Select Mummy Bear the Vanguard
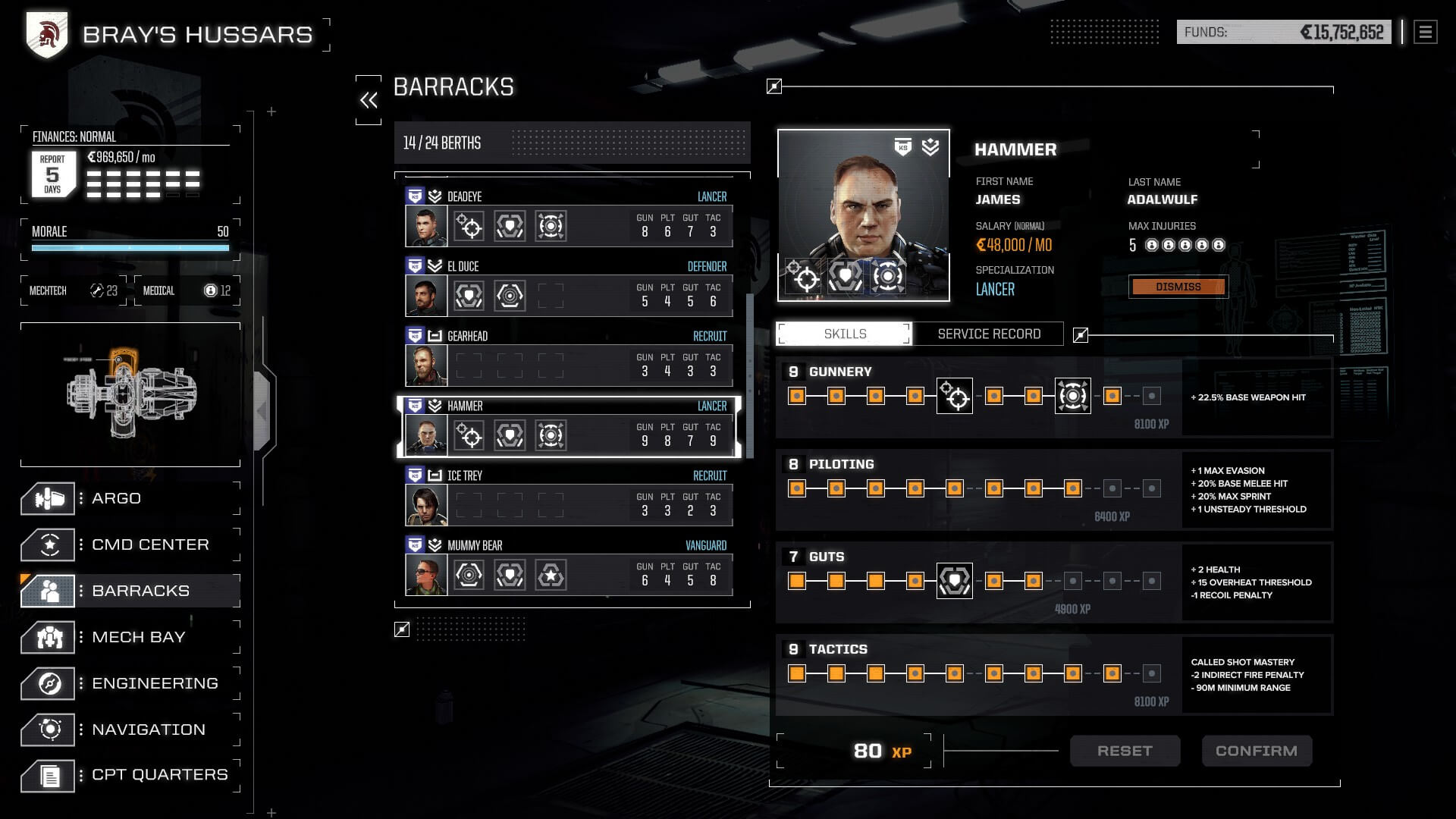This screenshot has width=1456, height=819. point(569,567)
